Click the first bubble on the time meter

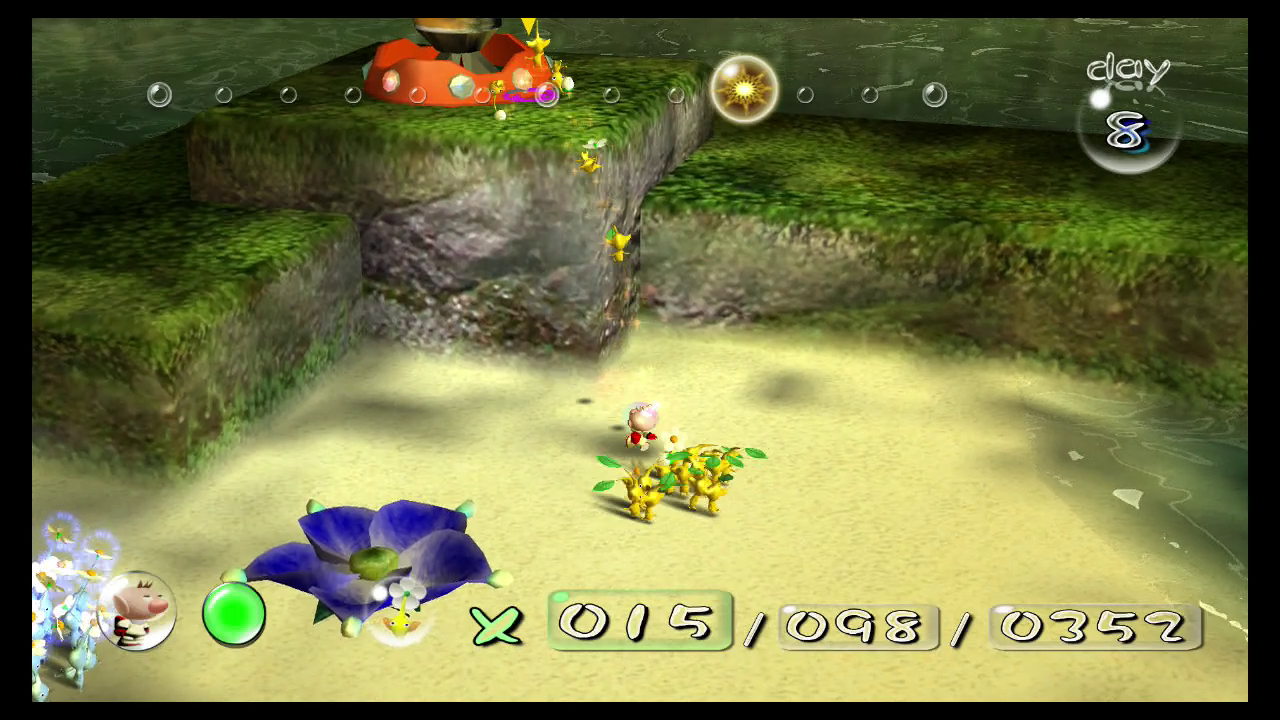point(160,93)
